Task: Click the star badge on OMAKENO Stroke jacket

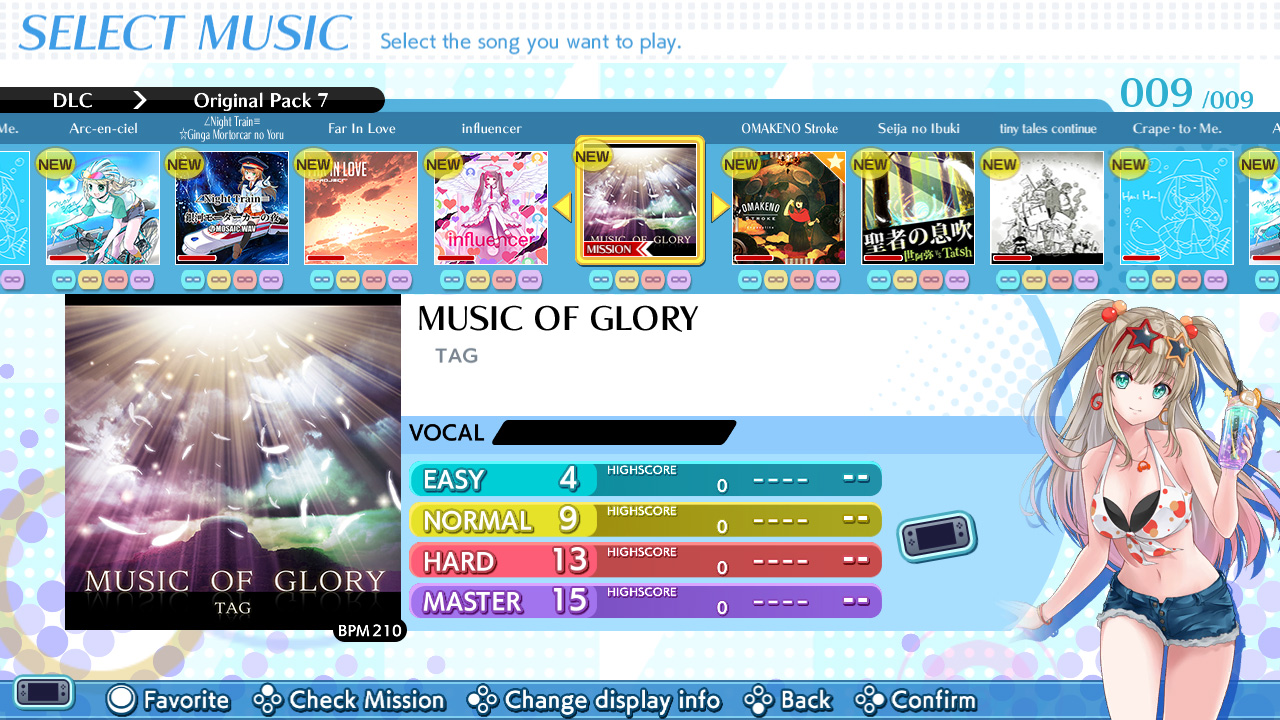Action: point(835,161)
